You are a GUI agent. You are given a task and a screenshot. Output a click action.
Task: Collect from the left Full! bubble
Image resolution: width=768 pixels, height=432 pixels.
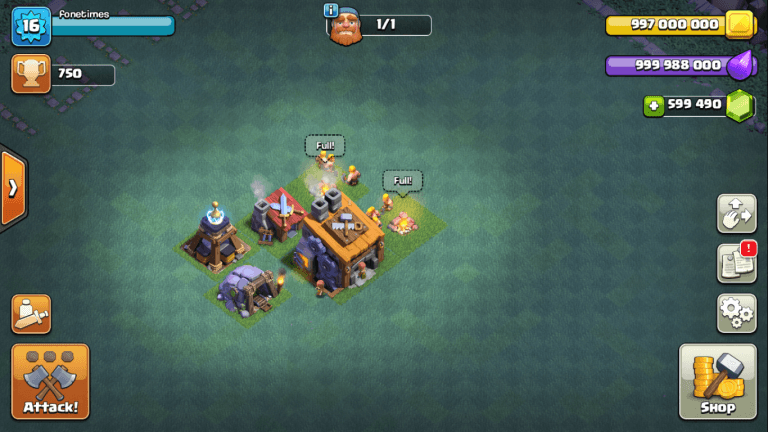pyautogui.click(x=324, y=146)
